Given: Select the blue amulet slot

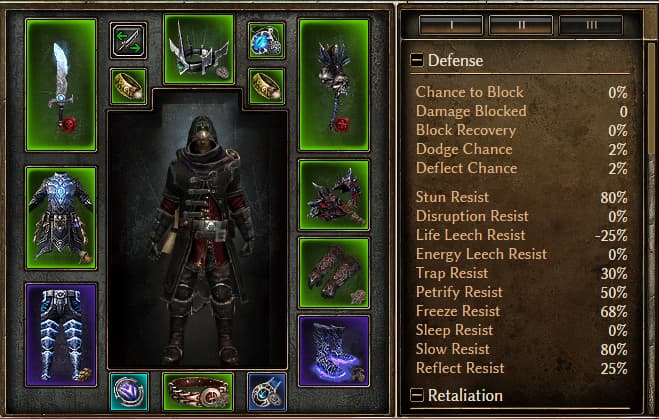Looking at the screenshot, I should coord(266,40).
